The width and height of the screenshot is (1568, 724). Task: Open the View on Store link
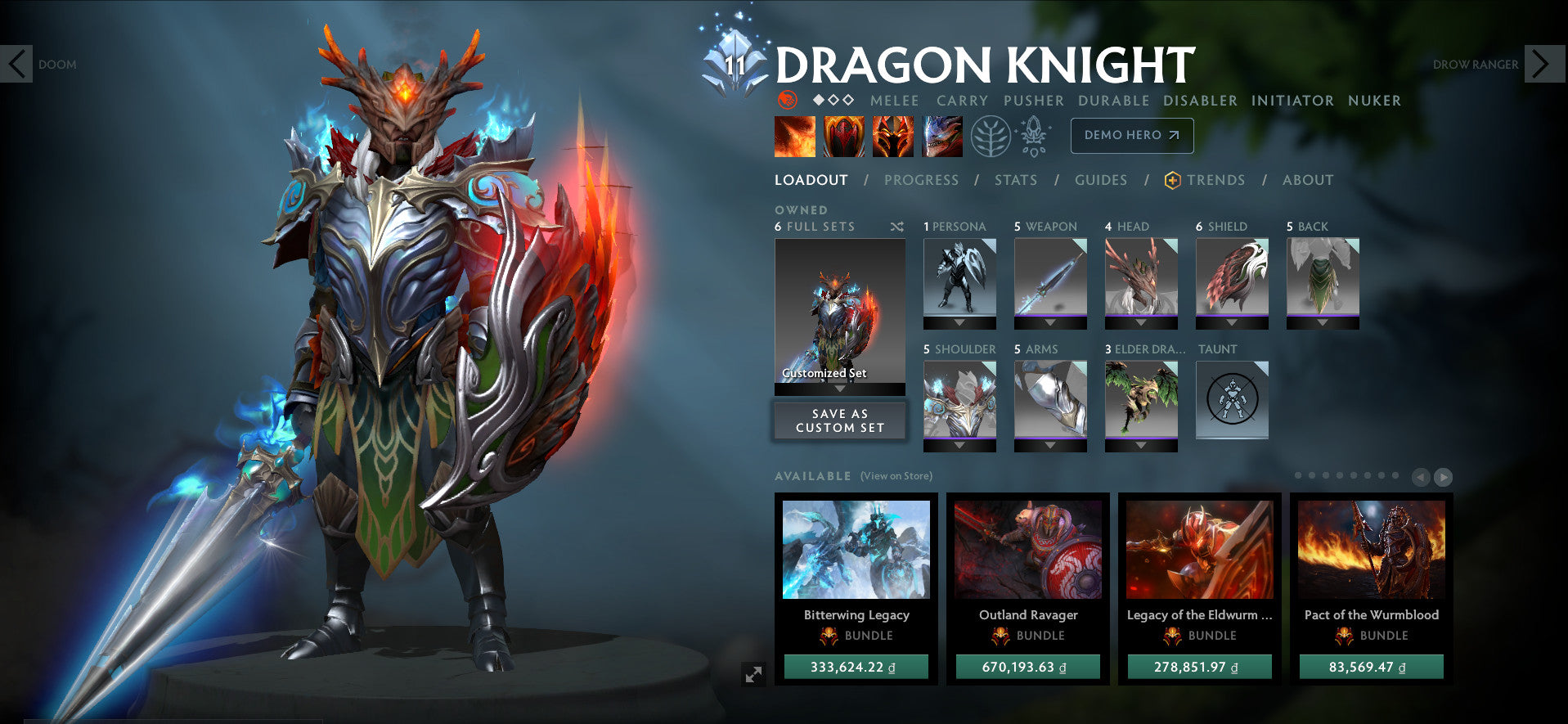click(896, 475)
